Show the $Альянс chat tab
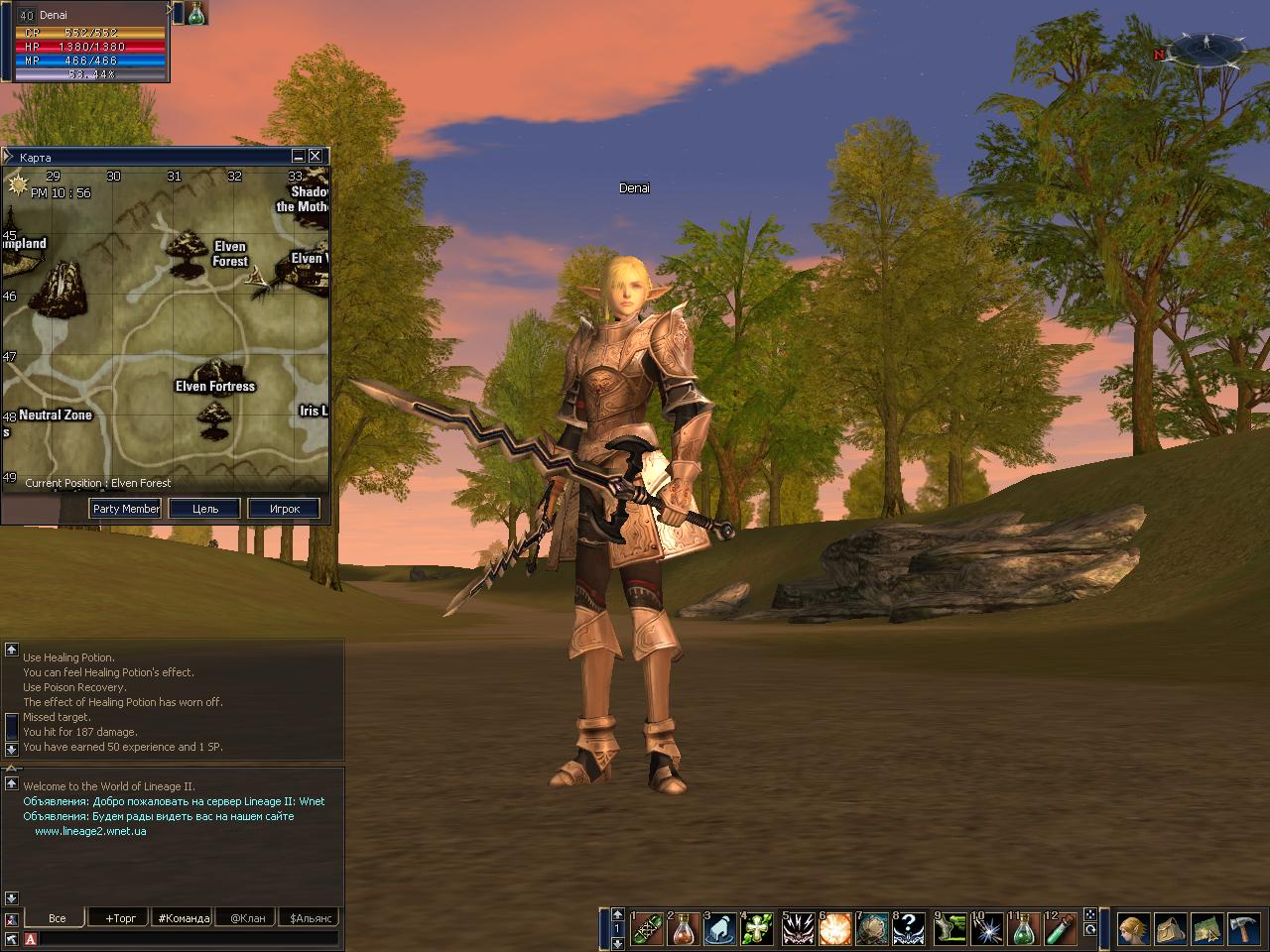Screen dimensions: 1270x952 (x=310, y=918)
